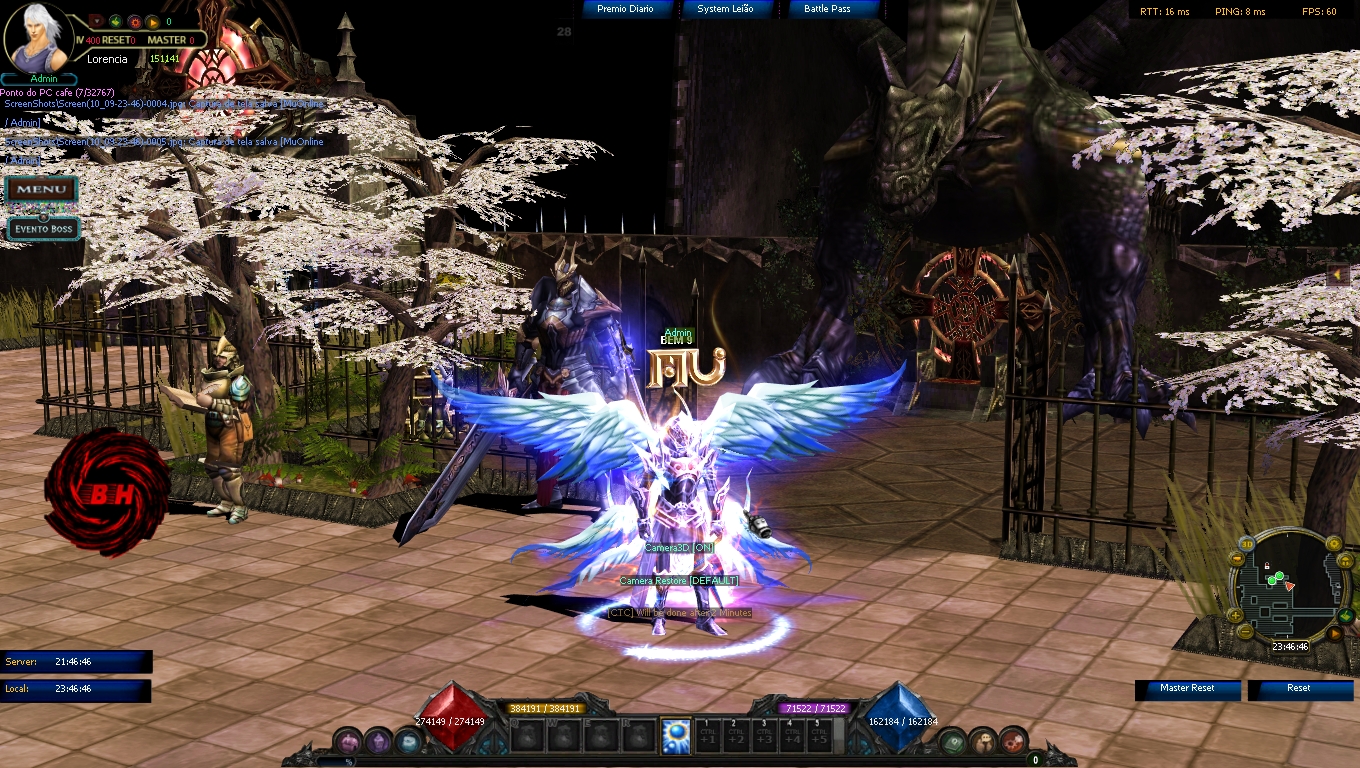Open the red dropdown arrow above the RESET bar
Screen dimensions: 1360x768
coord(96,22)
